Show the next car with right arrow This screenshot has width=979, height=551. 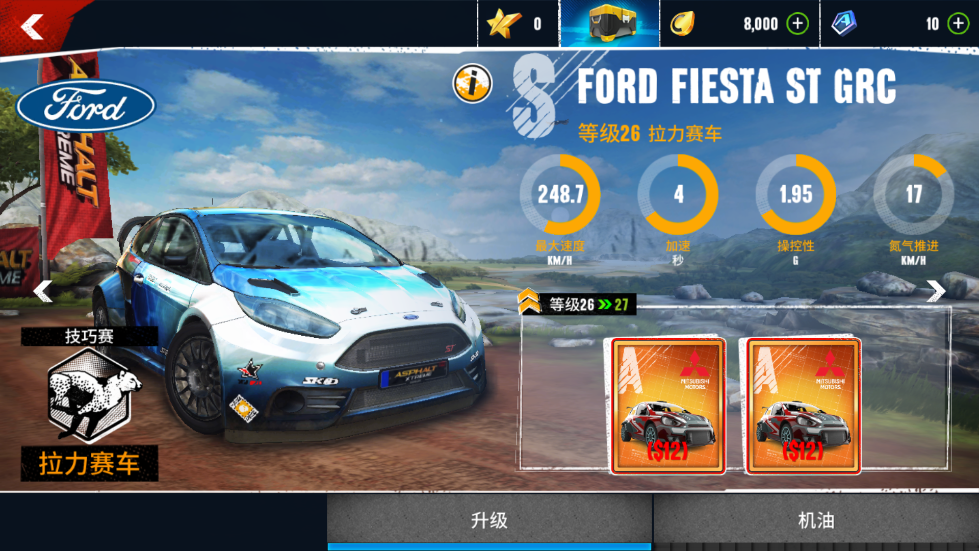[x=935, y=291]
